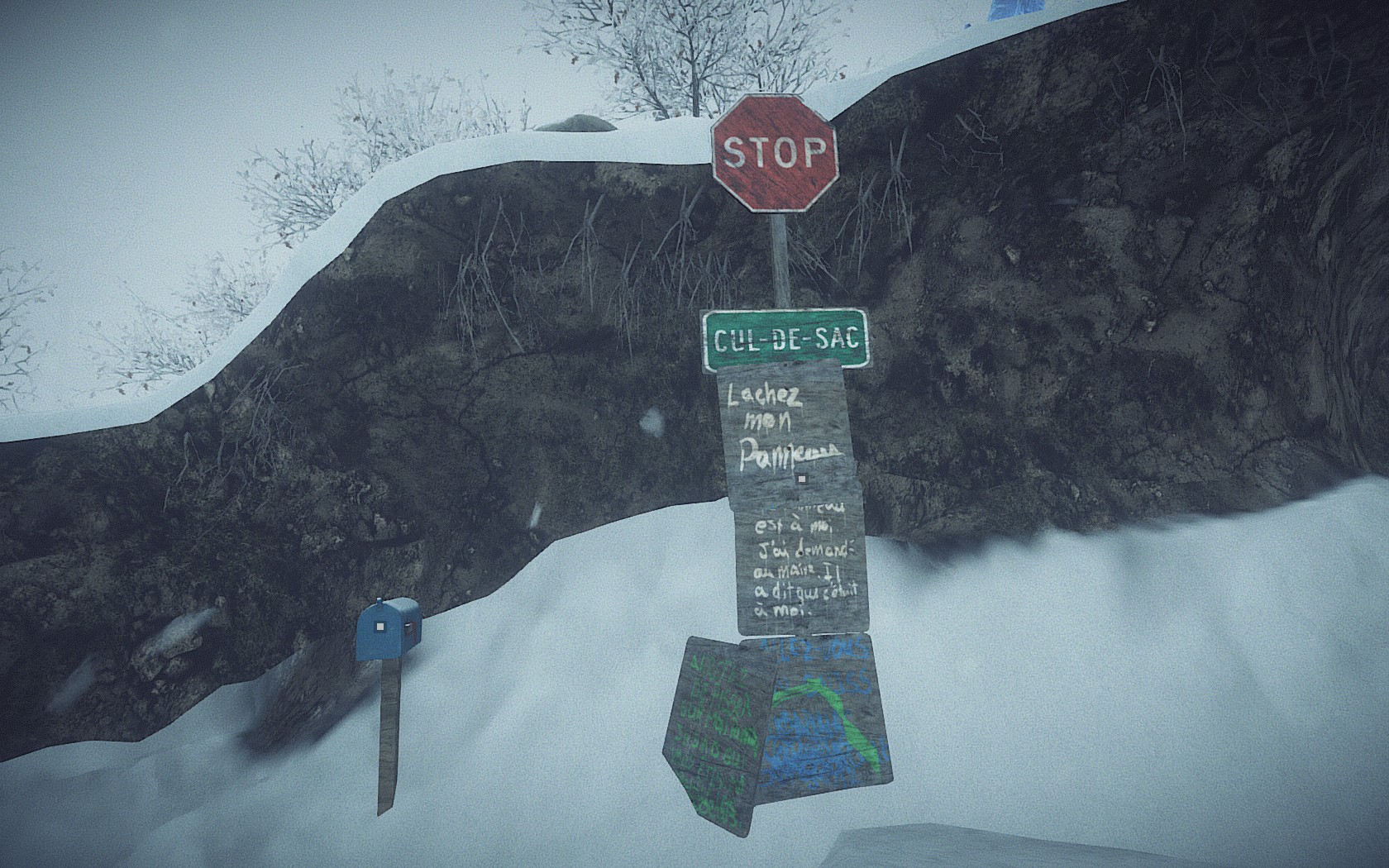The width and height of the screenshot is (1389, 868).
Task: Select the interaction marker on the blue mailbox
Action: coord(379,627)
